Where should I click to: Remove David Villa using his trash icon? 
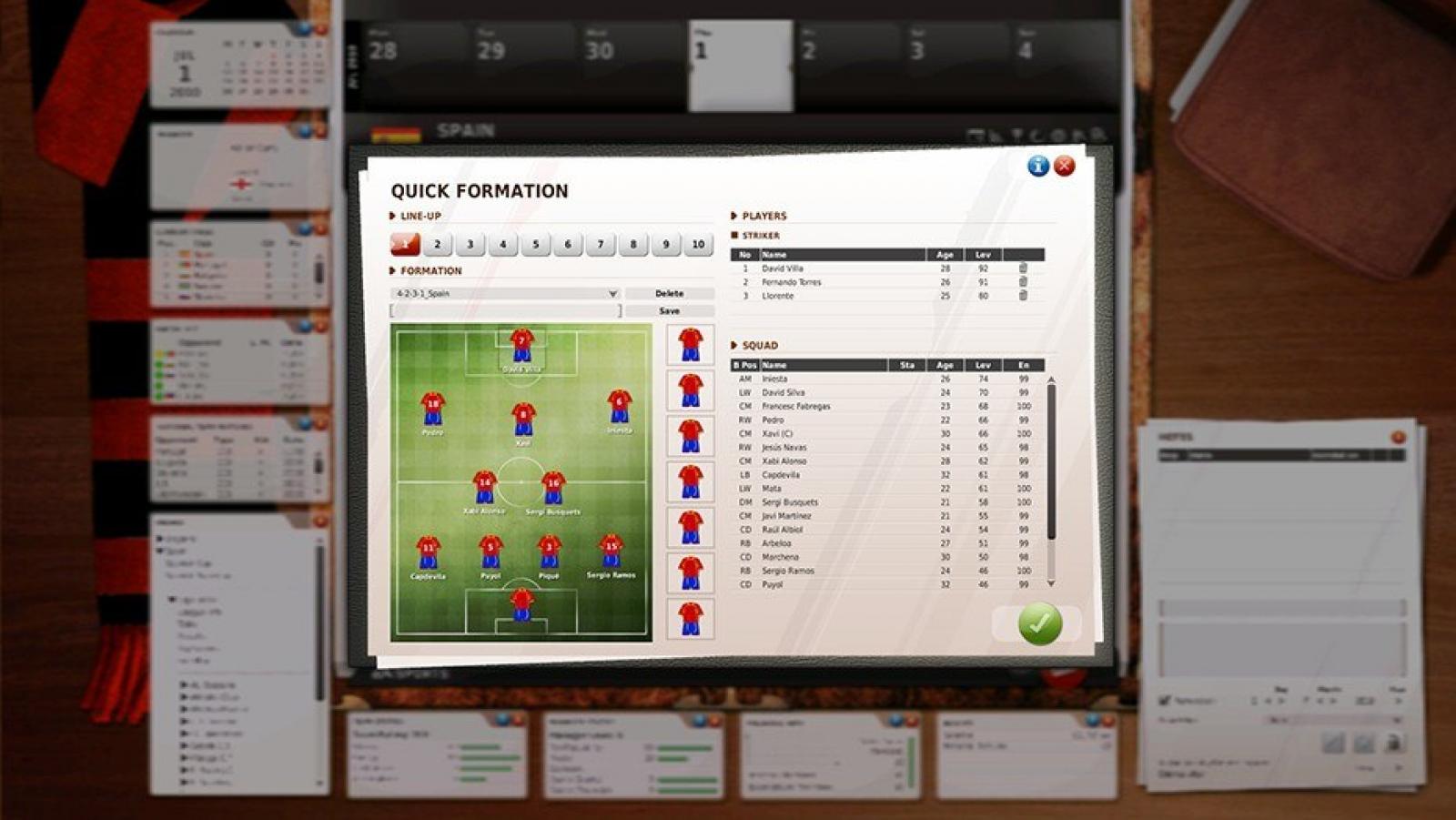coord(1023,268)
